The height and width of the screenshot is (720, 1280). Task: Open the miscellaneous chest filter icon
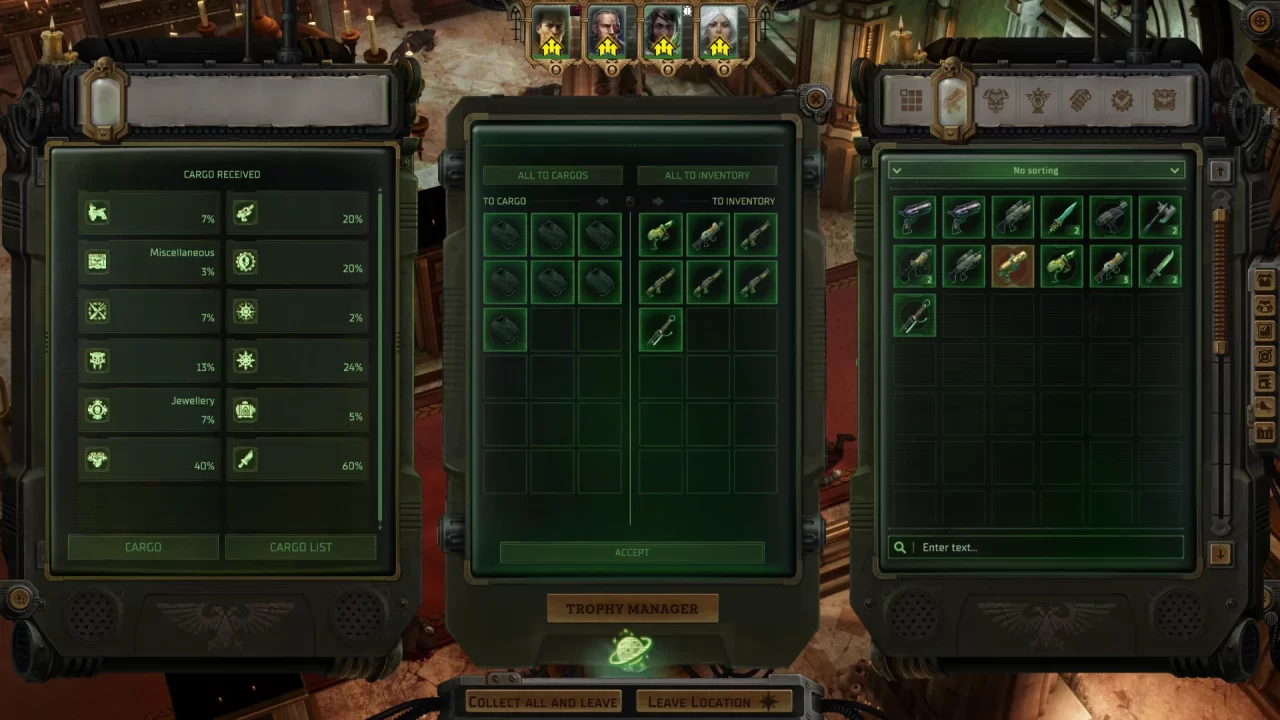[x=1164, y=100]
